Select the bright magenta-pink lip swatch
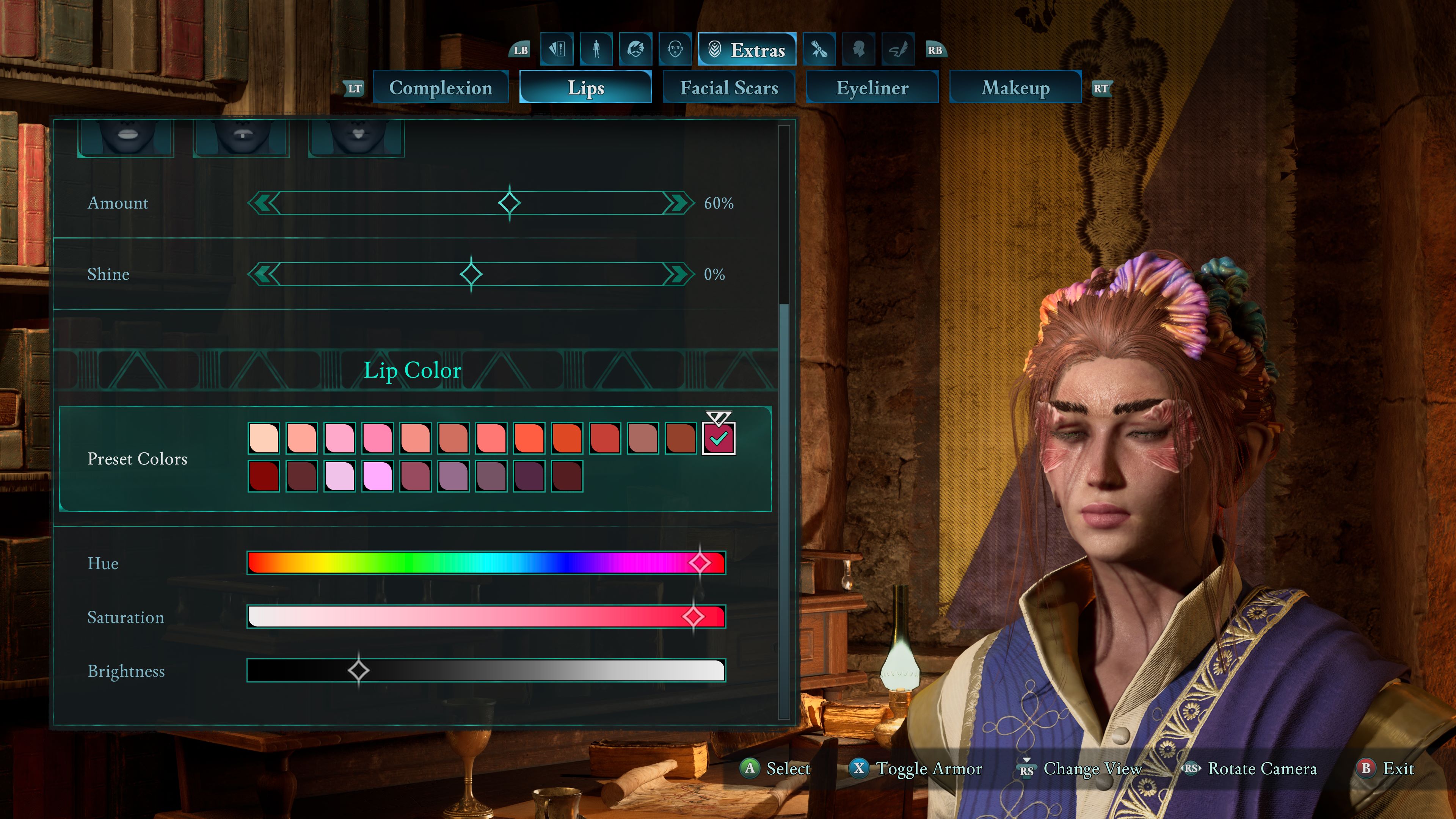 pos(378,476)
